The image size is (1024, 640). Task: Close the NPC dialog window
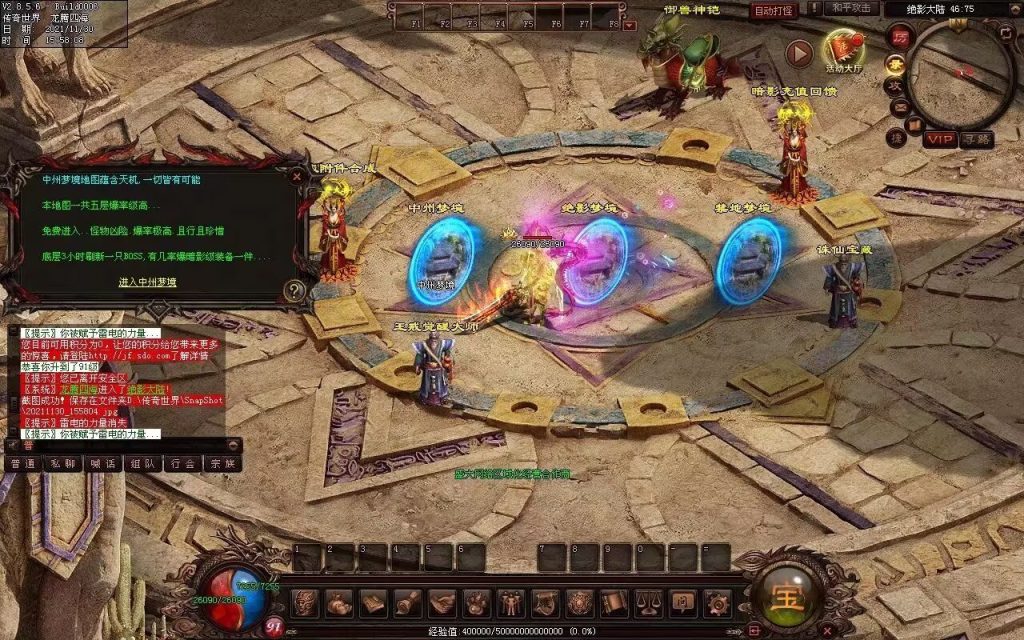296,175
